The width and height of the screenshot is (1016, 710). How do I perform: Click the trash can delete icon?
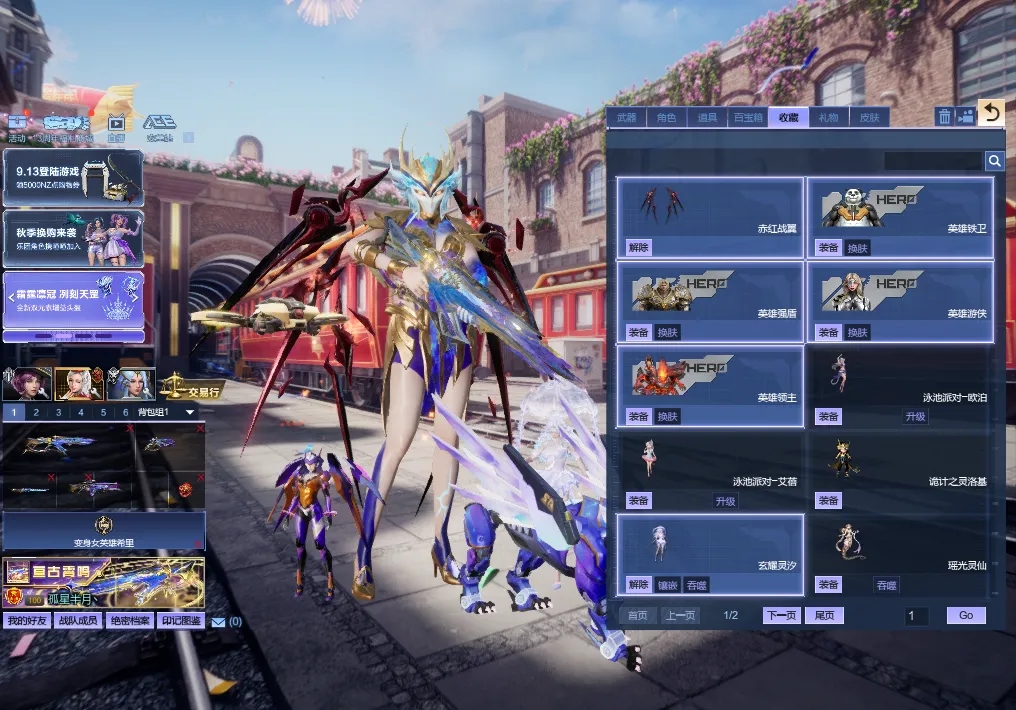944,117
